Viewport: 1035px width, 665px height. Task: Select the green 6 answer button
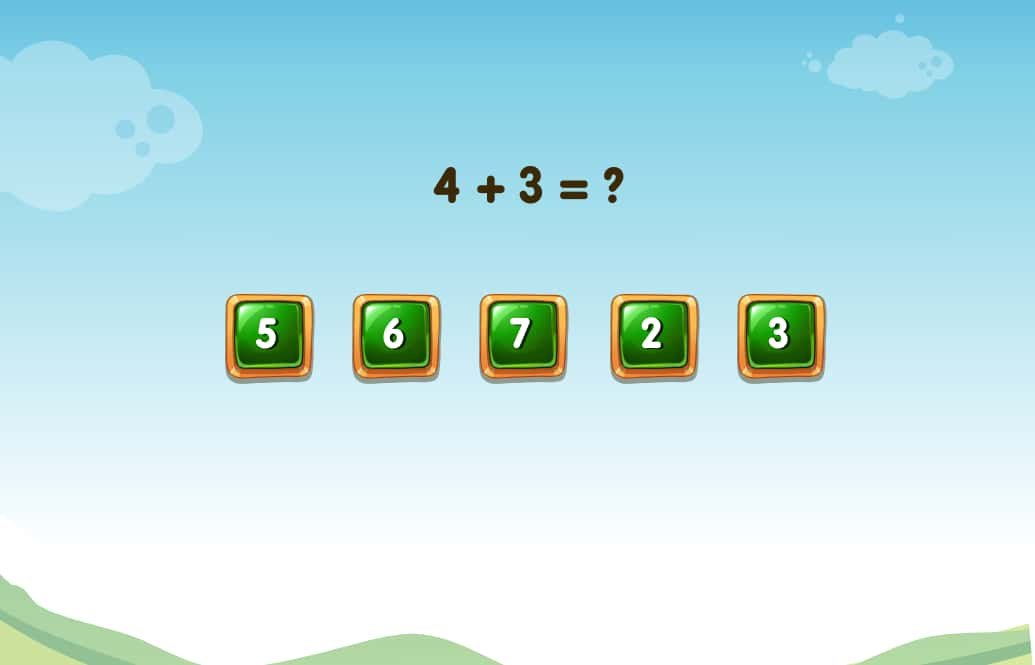point(395,336)
